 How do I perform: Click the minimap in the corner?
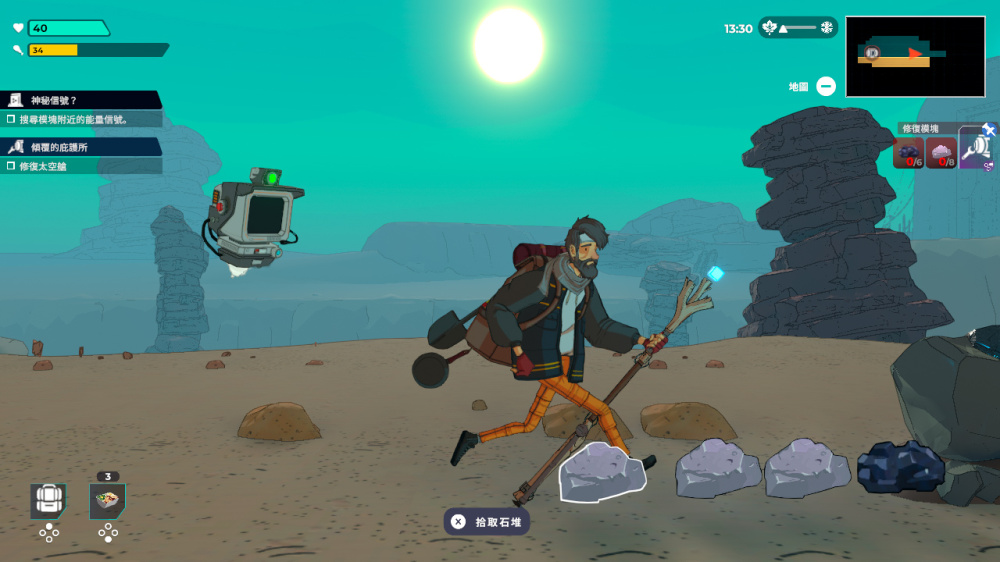click(915, 56)
